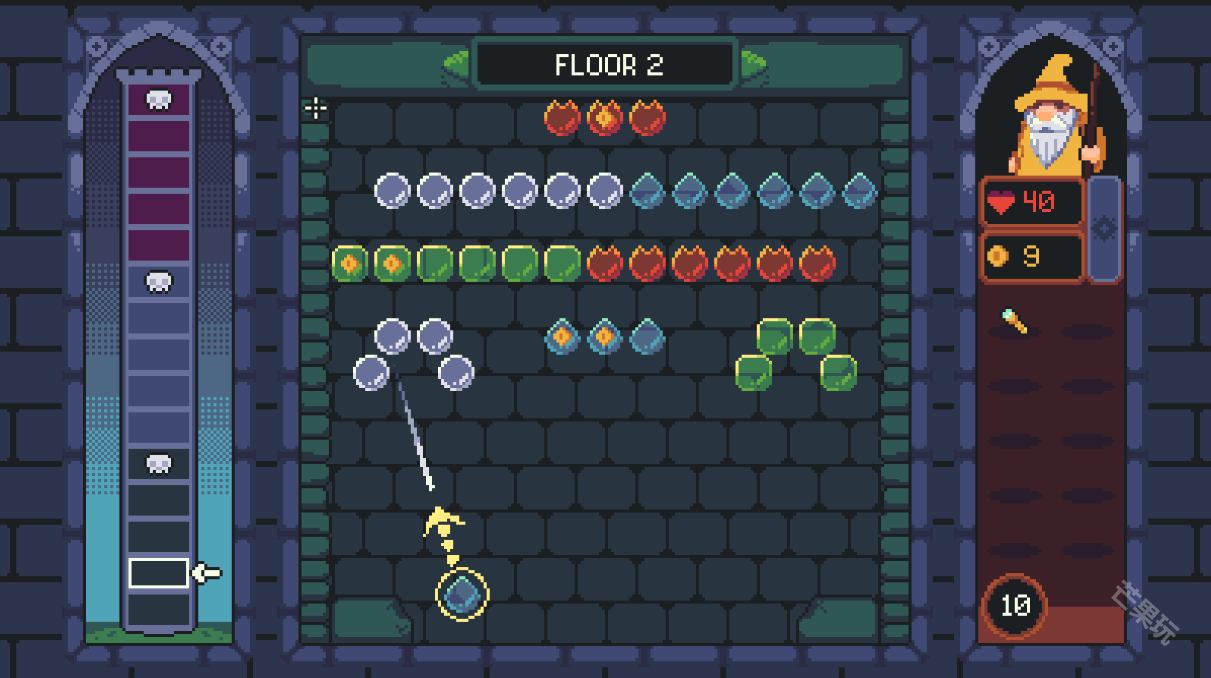Select the white-outlined current floor on the tower
This screenshot has height=678, width=1211.
158,573
